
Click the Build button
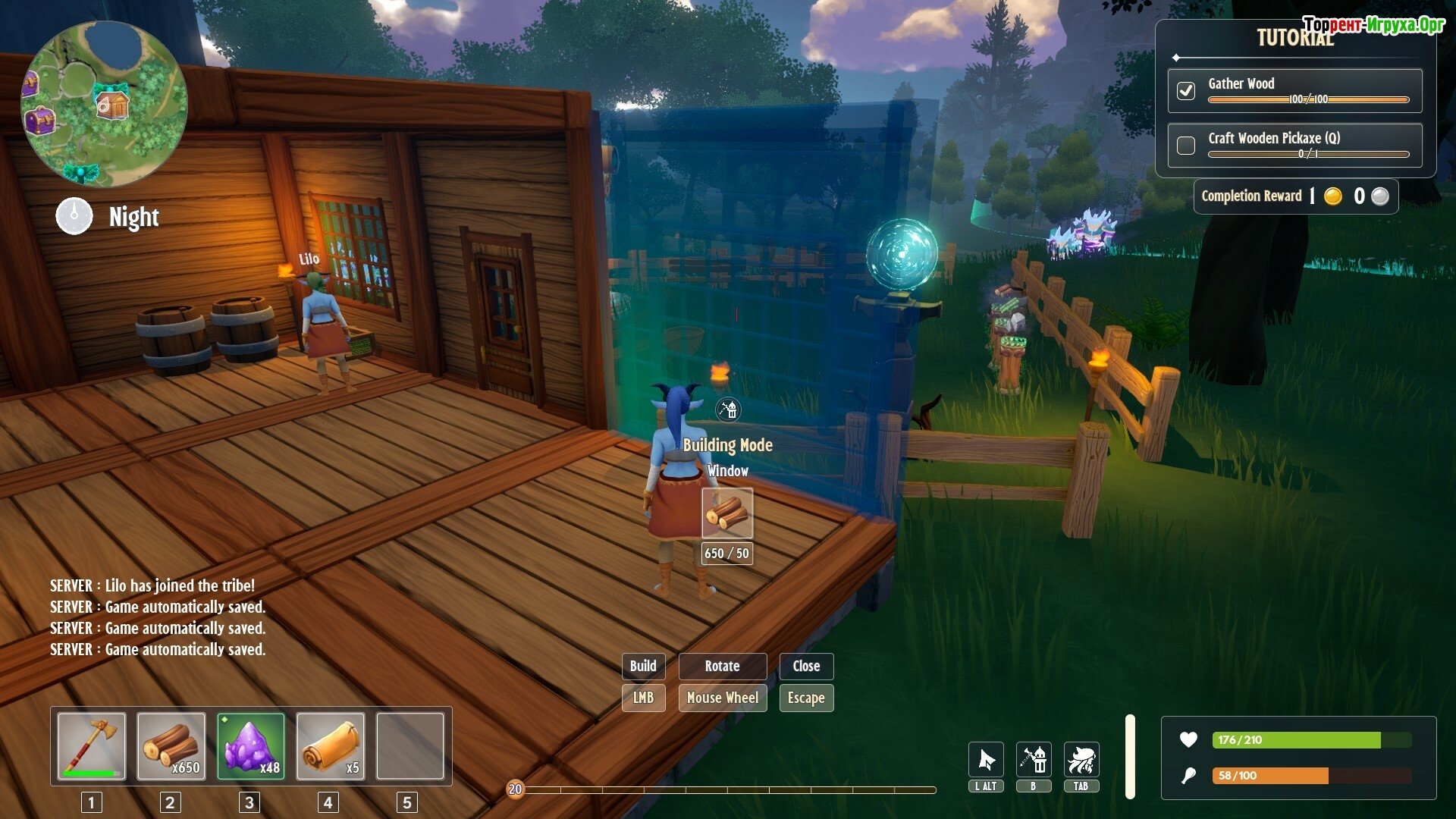[x=643, y=666]
